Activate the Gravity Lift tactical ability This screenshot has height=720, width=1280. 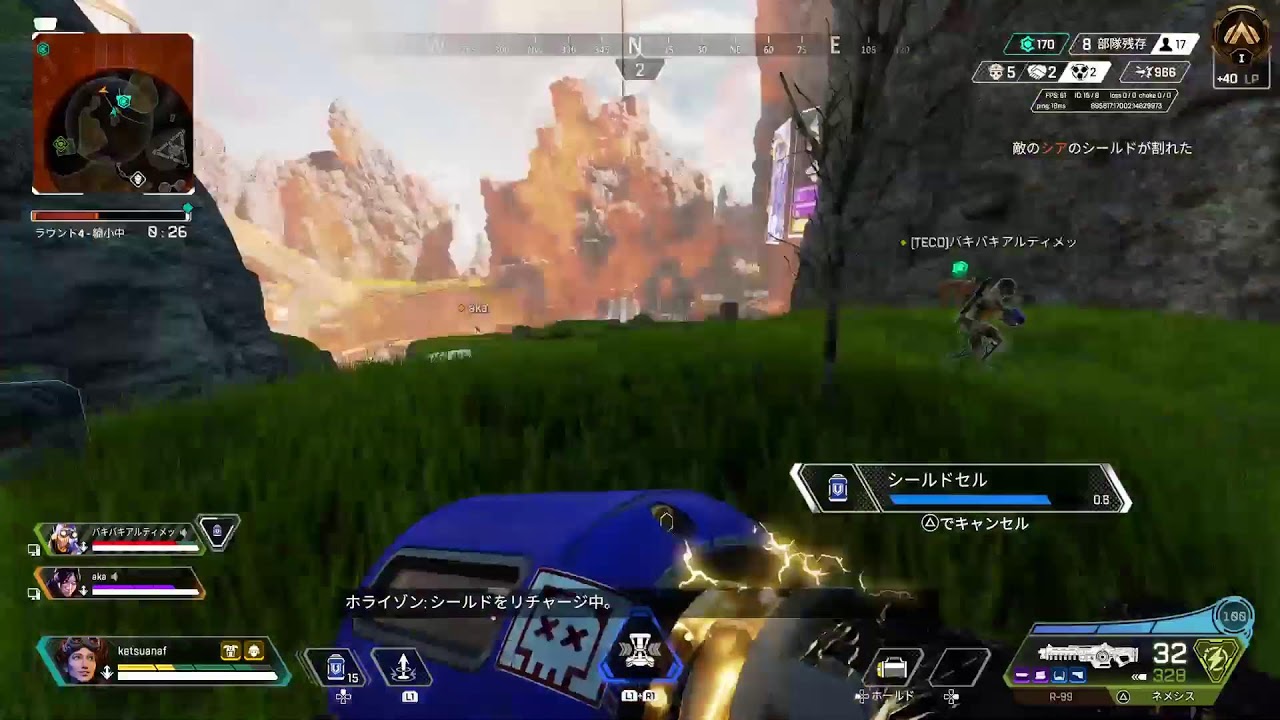[402, 667]
